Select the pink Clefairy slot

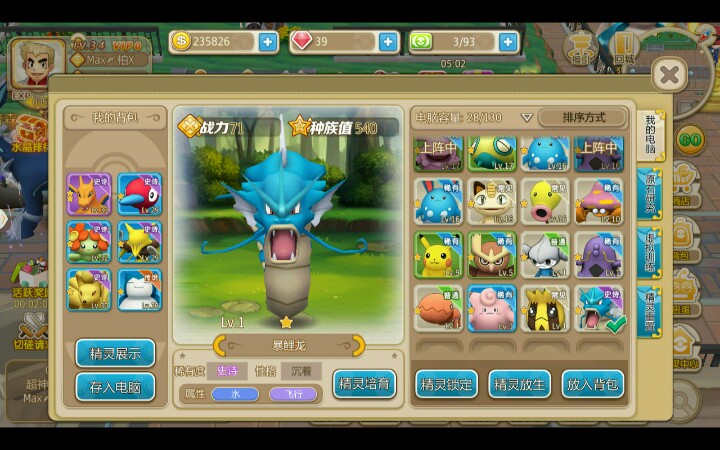click(492, 309)
